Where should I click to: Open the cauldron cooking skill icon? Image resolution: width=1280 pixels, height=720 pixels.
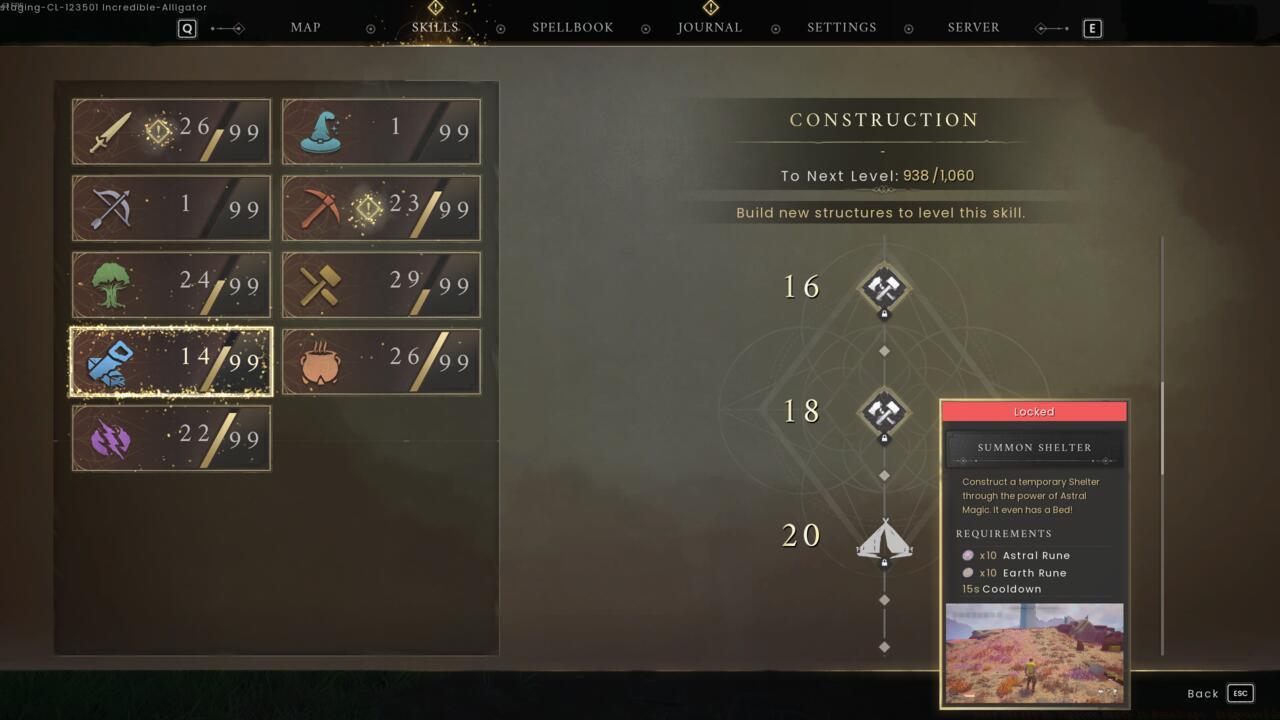[x=316, y=361]
